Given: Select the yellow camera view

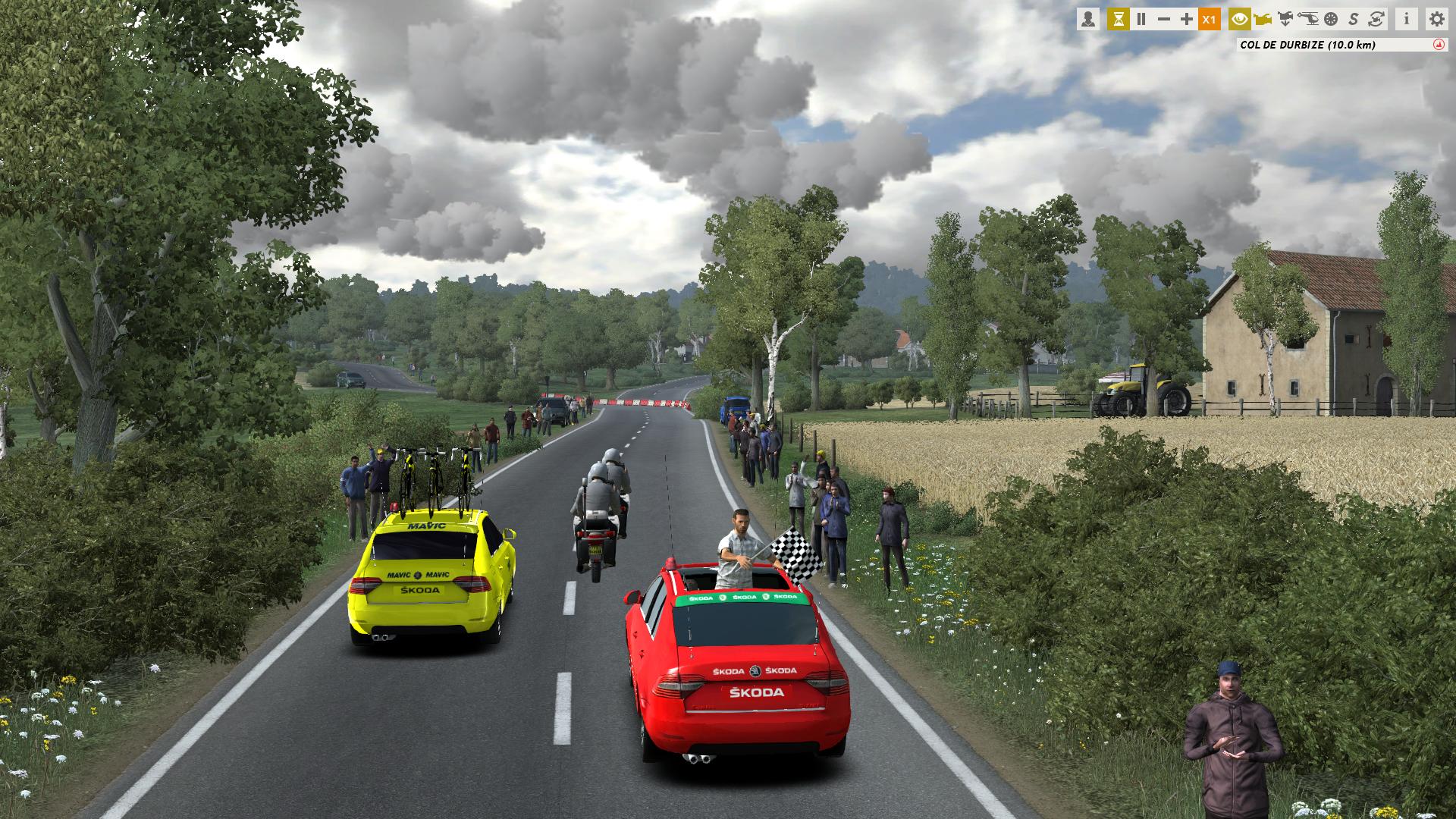Looking at the screenshot, I should click(1263, 20).
